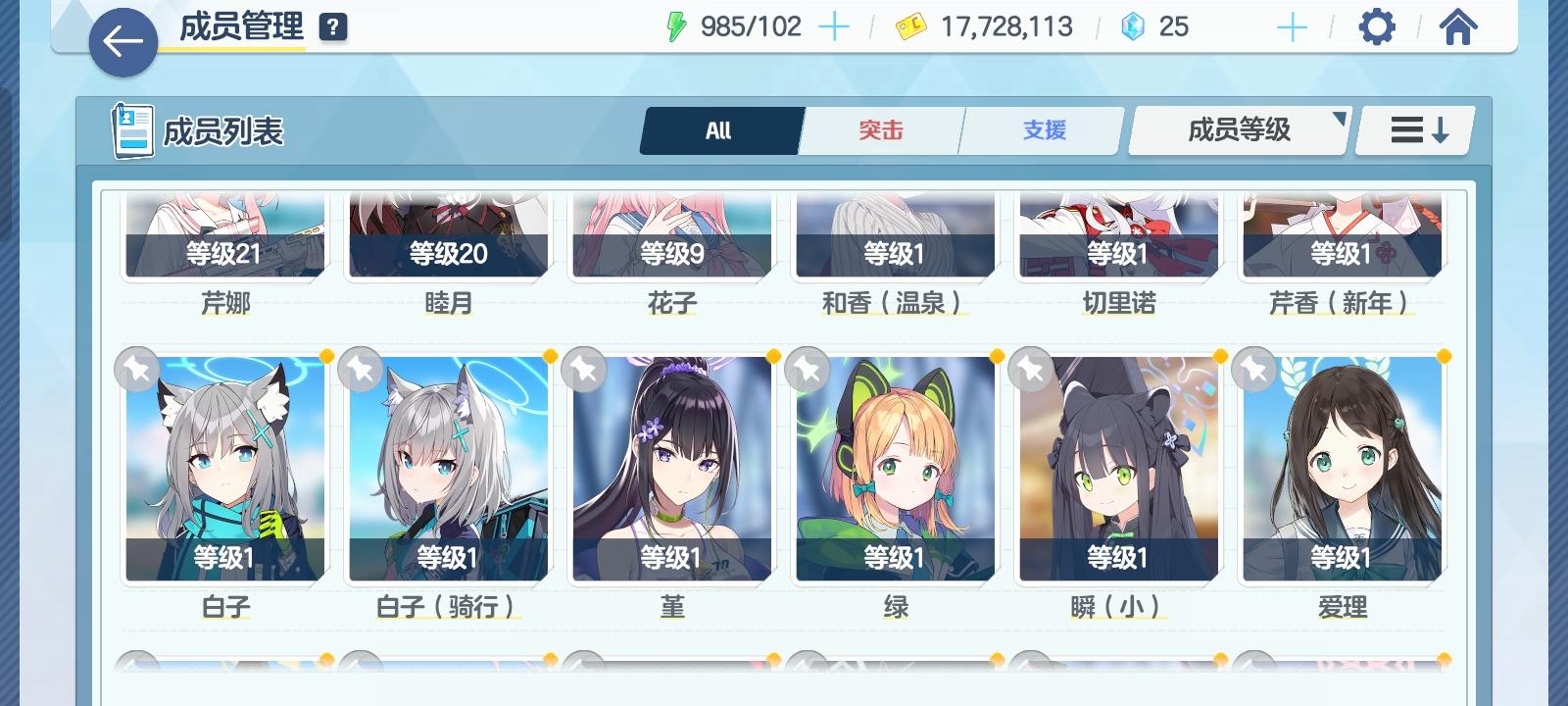Click the blue pyroxene gem icon

click(x=1134, y=26)
